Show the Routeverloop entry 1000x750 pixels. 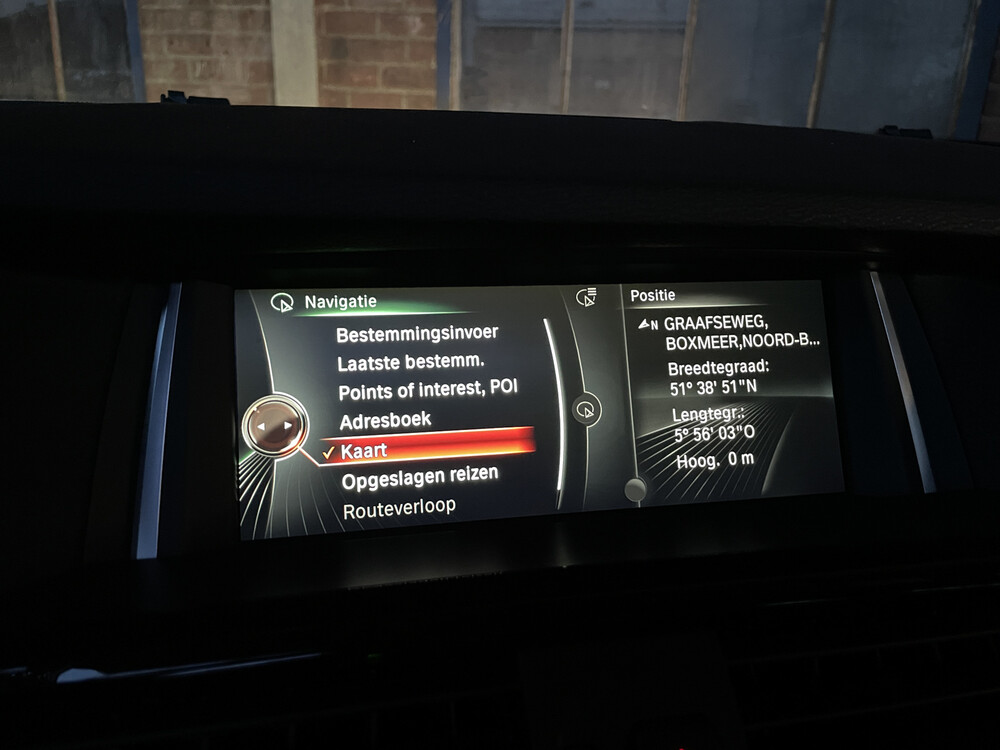pos(399,509)
